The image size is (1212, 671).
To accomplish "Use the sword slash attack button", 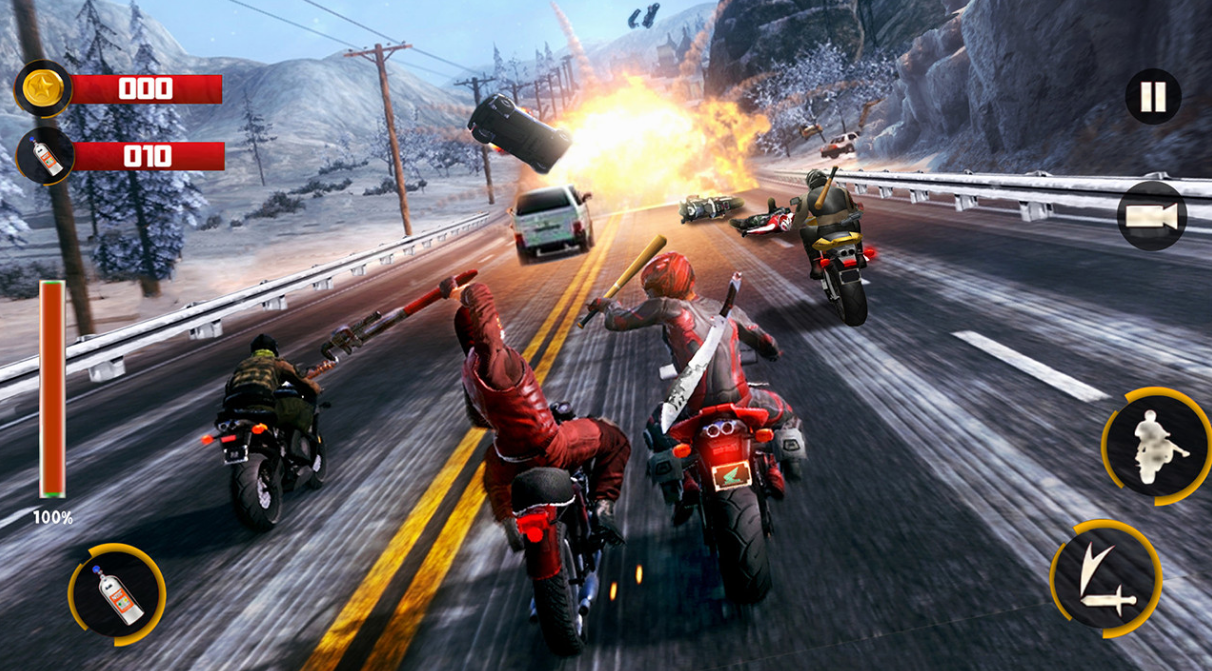I will (1105, 578).
